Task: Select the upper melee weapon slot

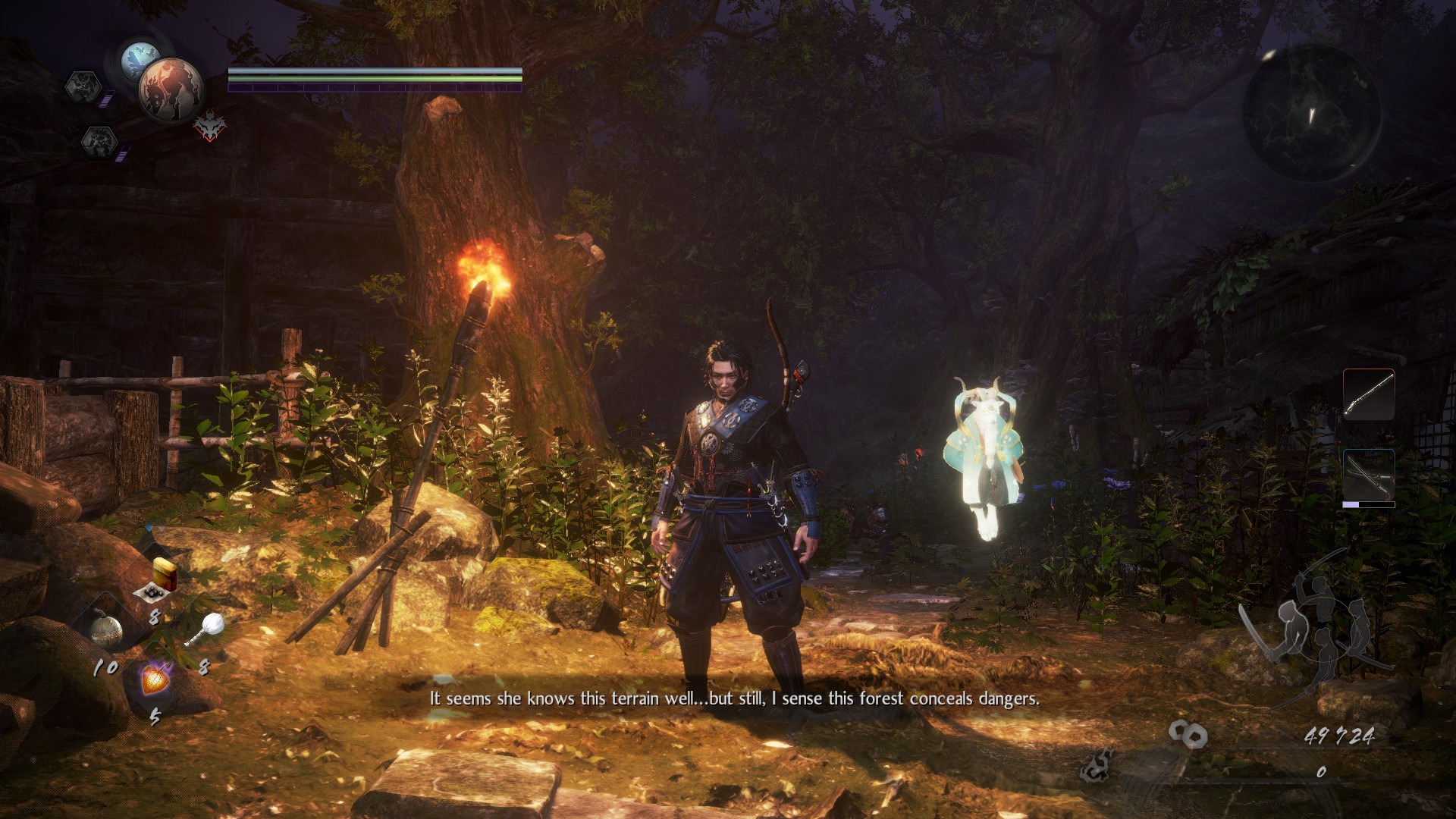Action: pos(1368,394)
